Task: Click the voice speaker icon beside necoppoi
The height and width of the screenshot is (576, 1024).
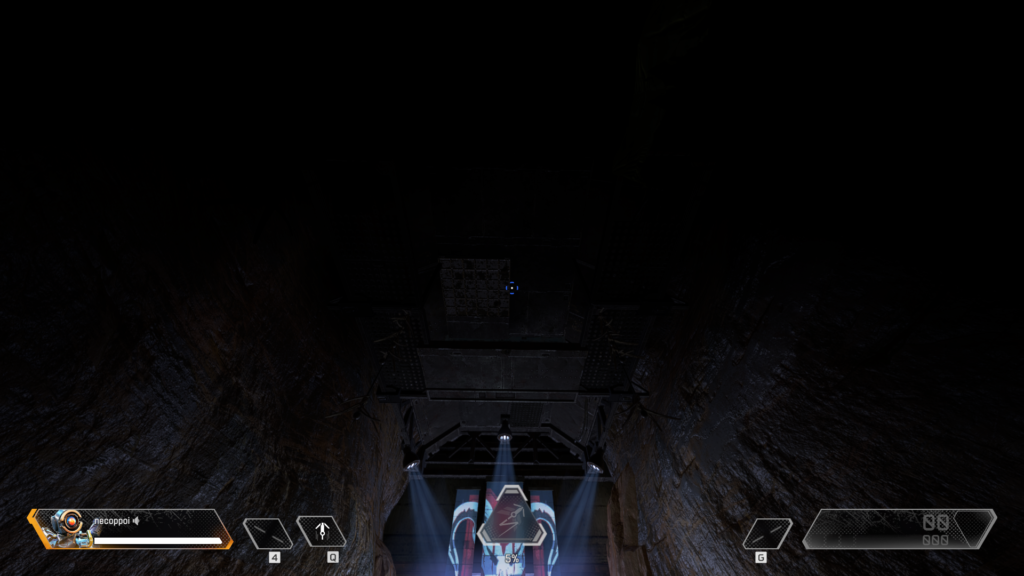Action: 136,520
